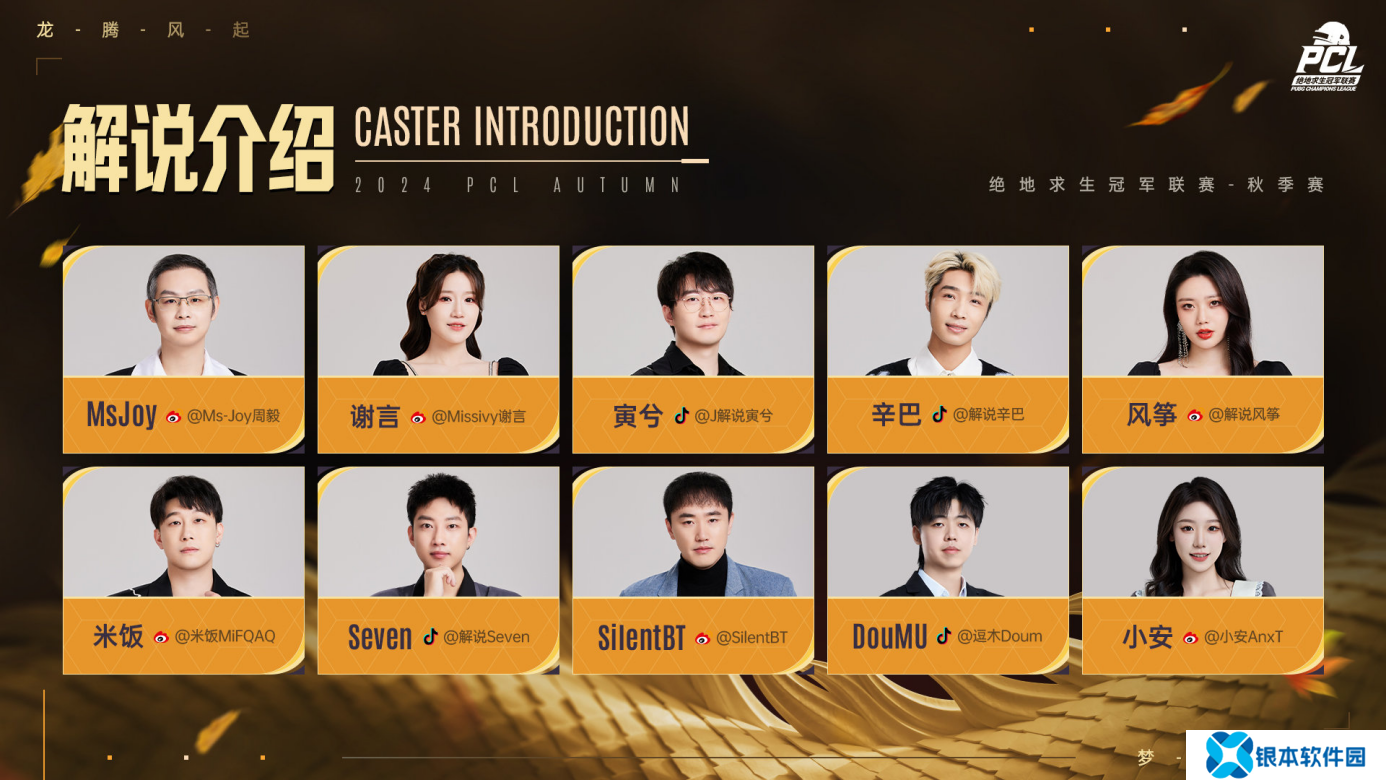Viewport: 1386px width, 780px height.
Task: Open the 银本软件园 watermark link
Action: click(x=1286, y=755)
